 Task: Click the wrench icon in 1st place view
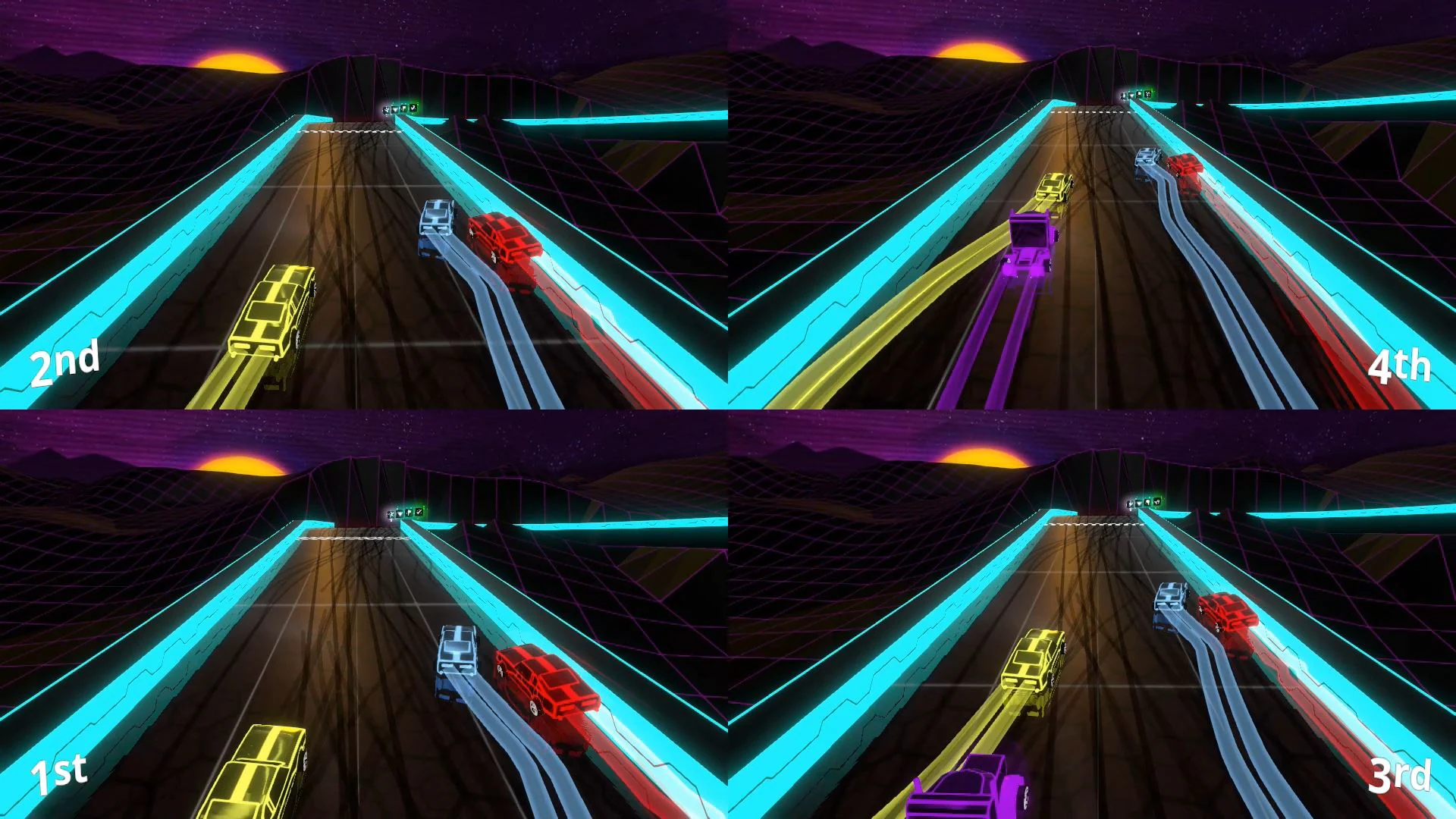coord(391,514)
